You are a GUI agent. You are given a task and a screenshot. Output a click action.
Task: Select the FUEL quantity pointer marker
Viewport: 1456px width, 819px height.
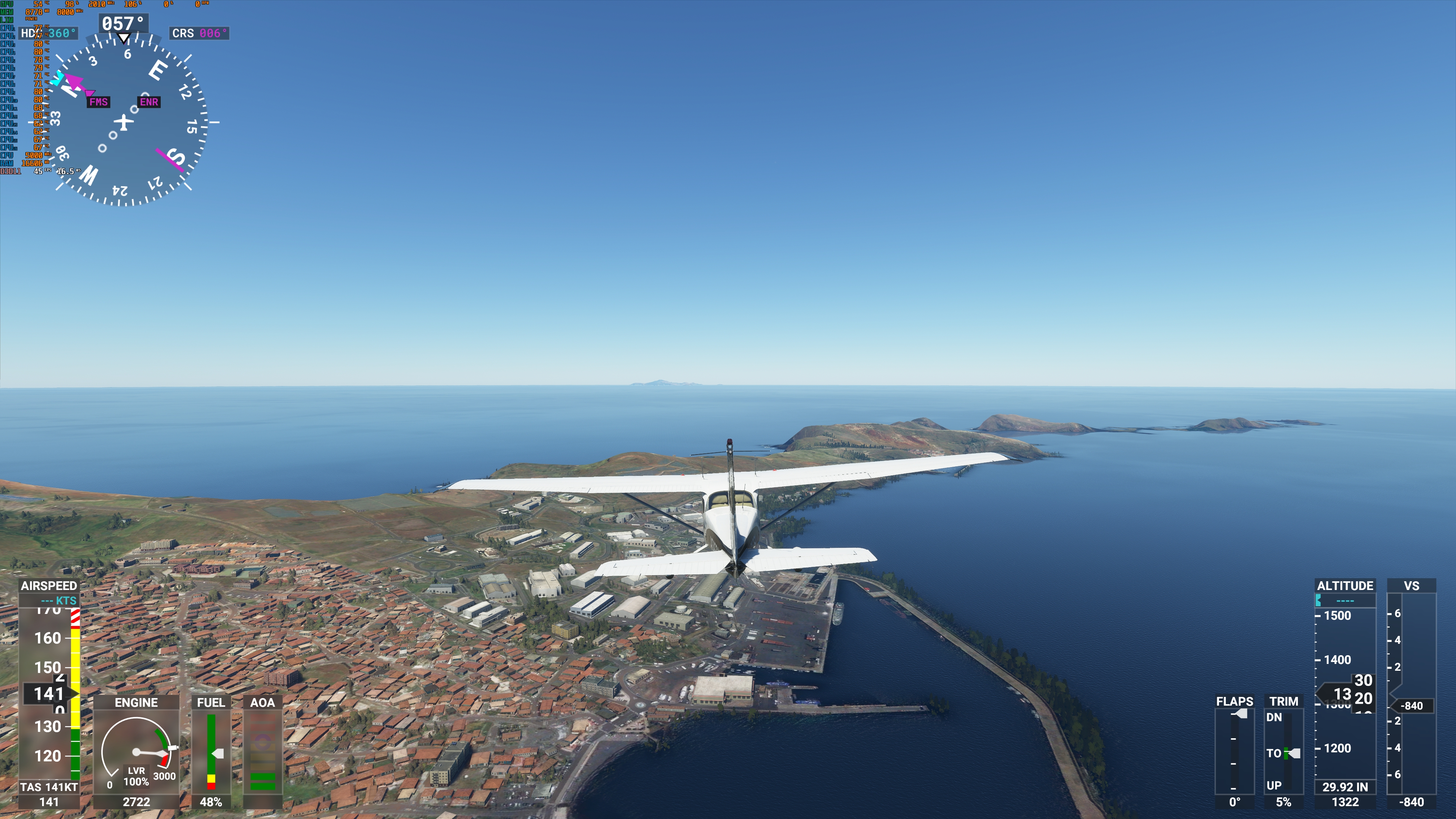click(219, 753)
